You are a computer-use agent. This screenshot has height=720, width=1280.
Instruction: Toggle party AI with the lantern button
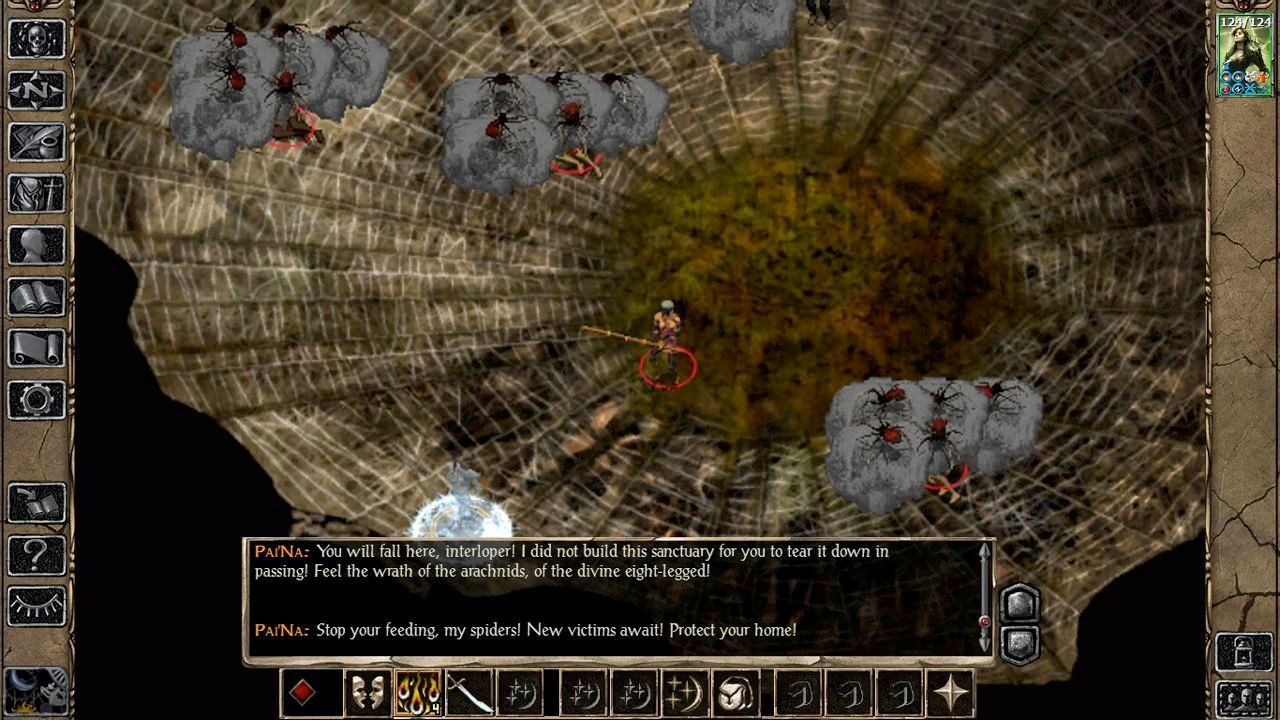point(1244,652)
